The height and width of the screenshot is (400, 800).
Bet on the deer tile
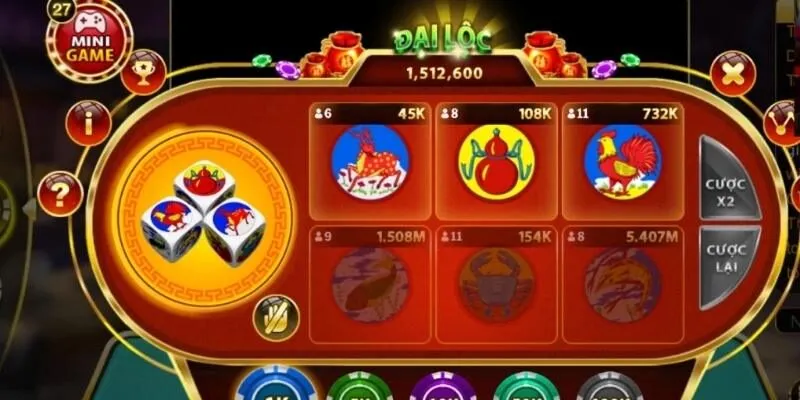click(x=370, y=162)
